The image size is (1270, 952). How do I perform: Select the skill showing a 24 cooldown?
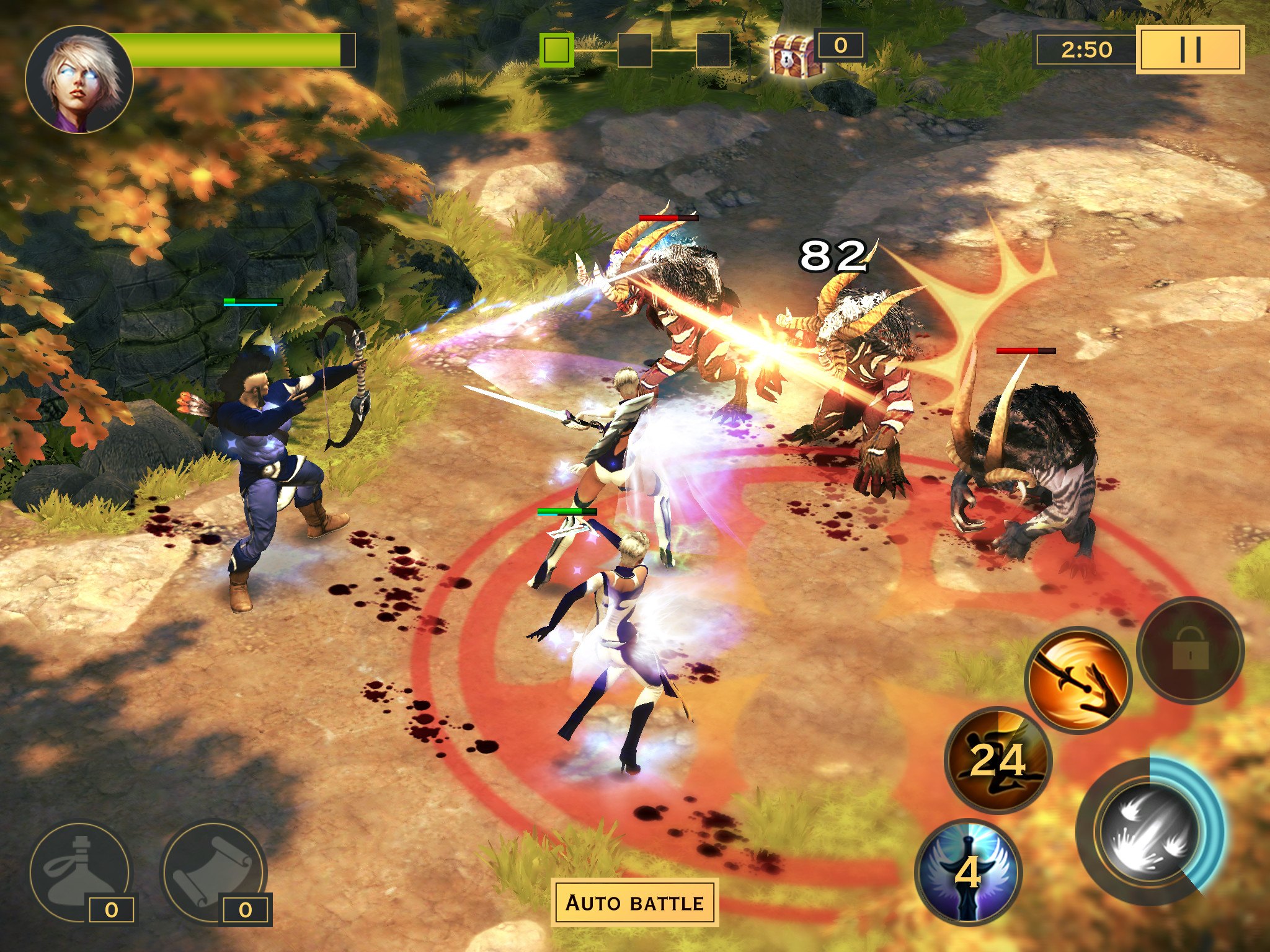click(997, 760)
